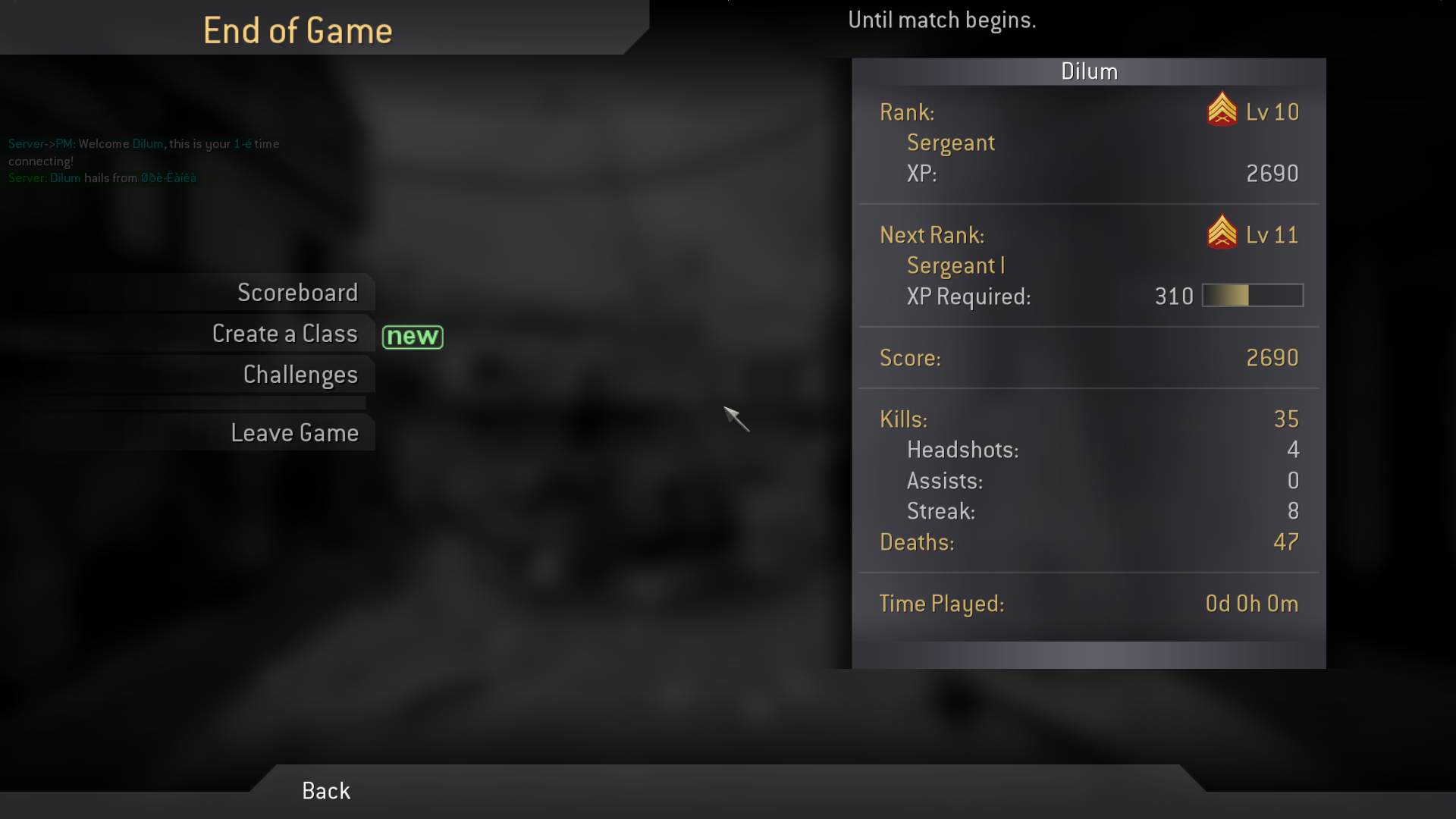Select the green new badge
The height and width of the screenshot is (819, 1456).
[413, 336]
